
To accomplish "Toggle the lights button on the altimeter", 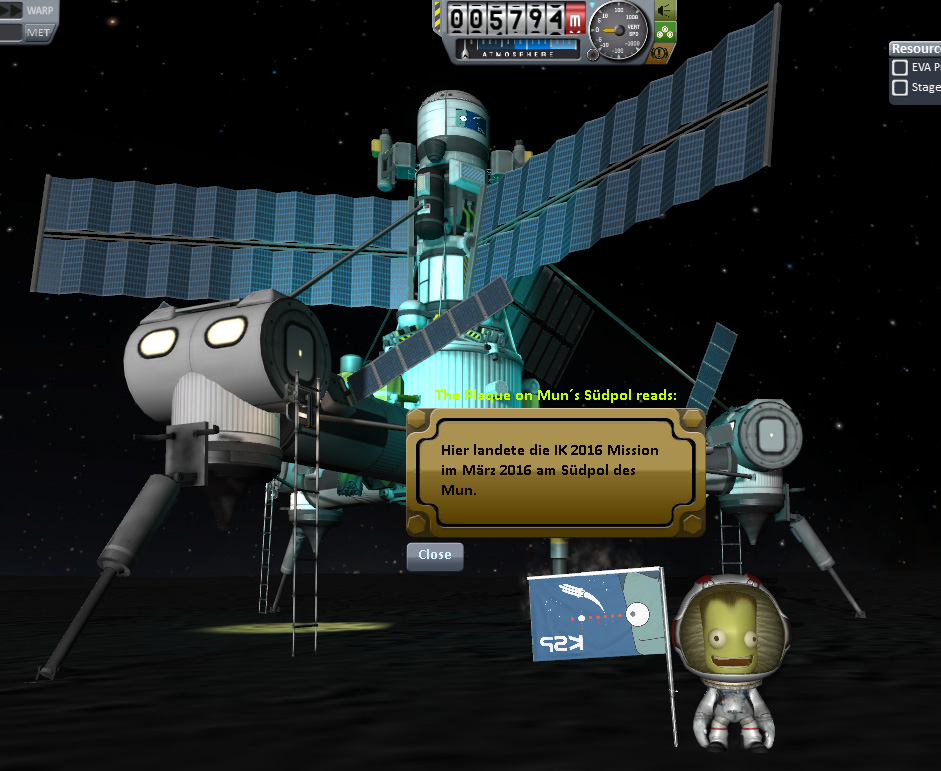I will 664,10.
